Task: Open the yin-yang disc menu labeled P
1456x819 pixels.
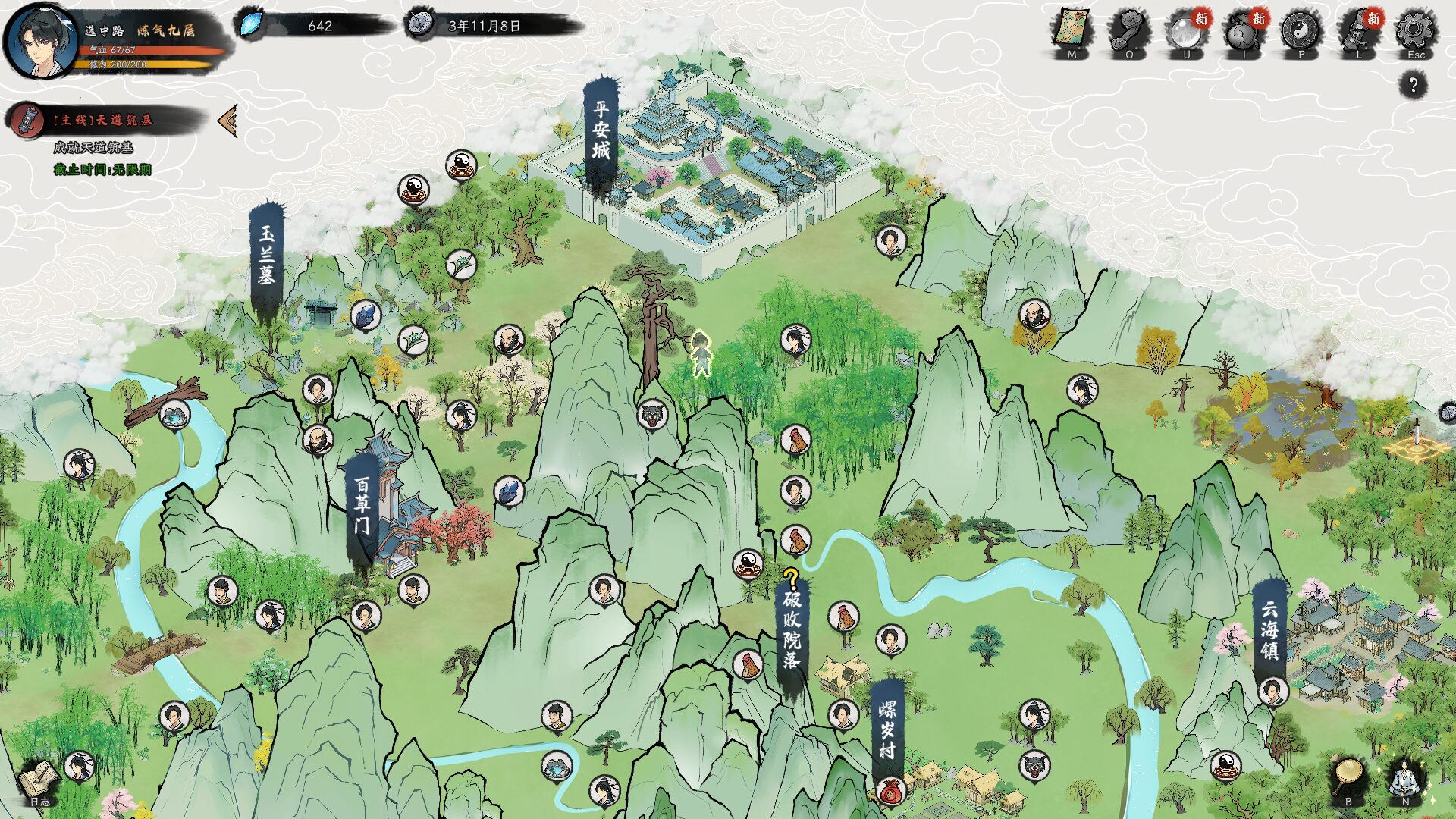Action: coord(1301,32)
